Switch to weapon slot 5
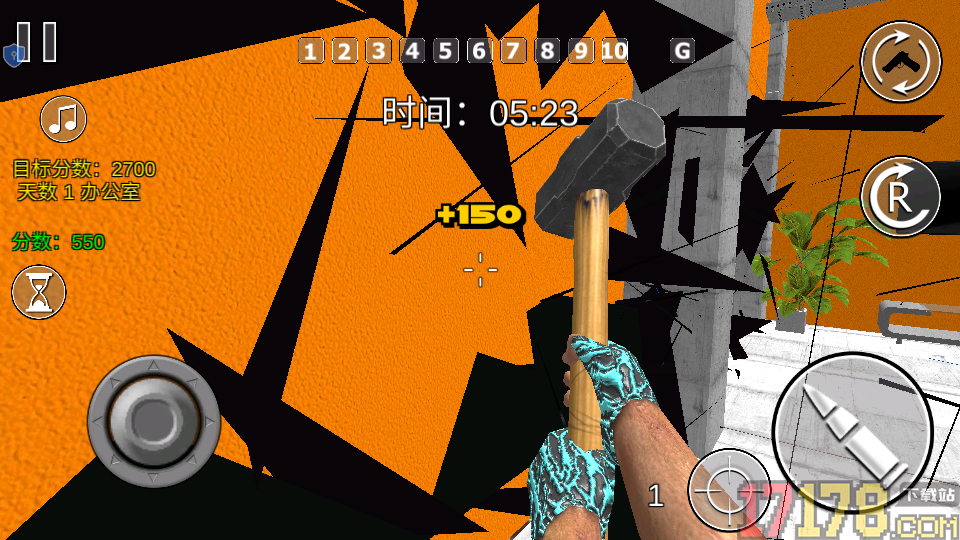The width and height of the screenshot is (960, 540). coord(446,51)
